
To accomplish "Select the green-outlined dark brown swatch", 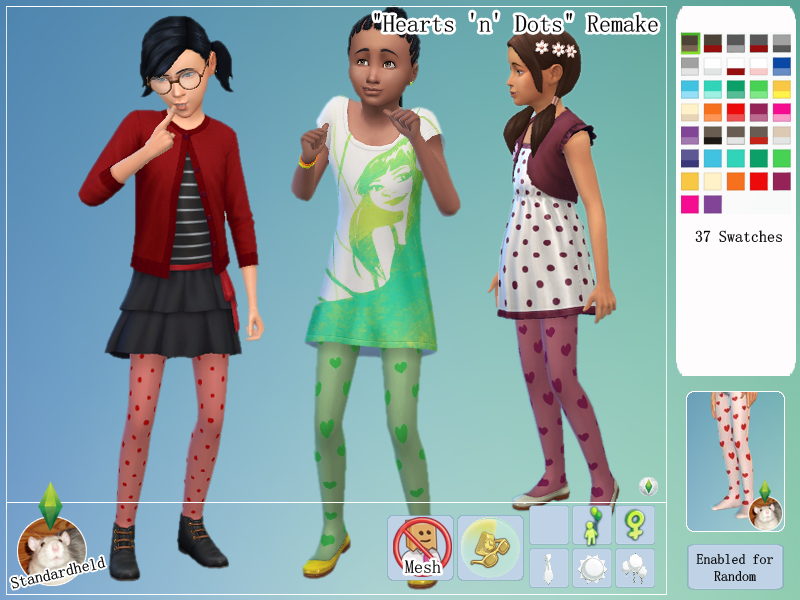I will coord(690,43).
